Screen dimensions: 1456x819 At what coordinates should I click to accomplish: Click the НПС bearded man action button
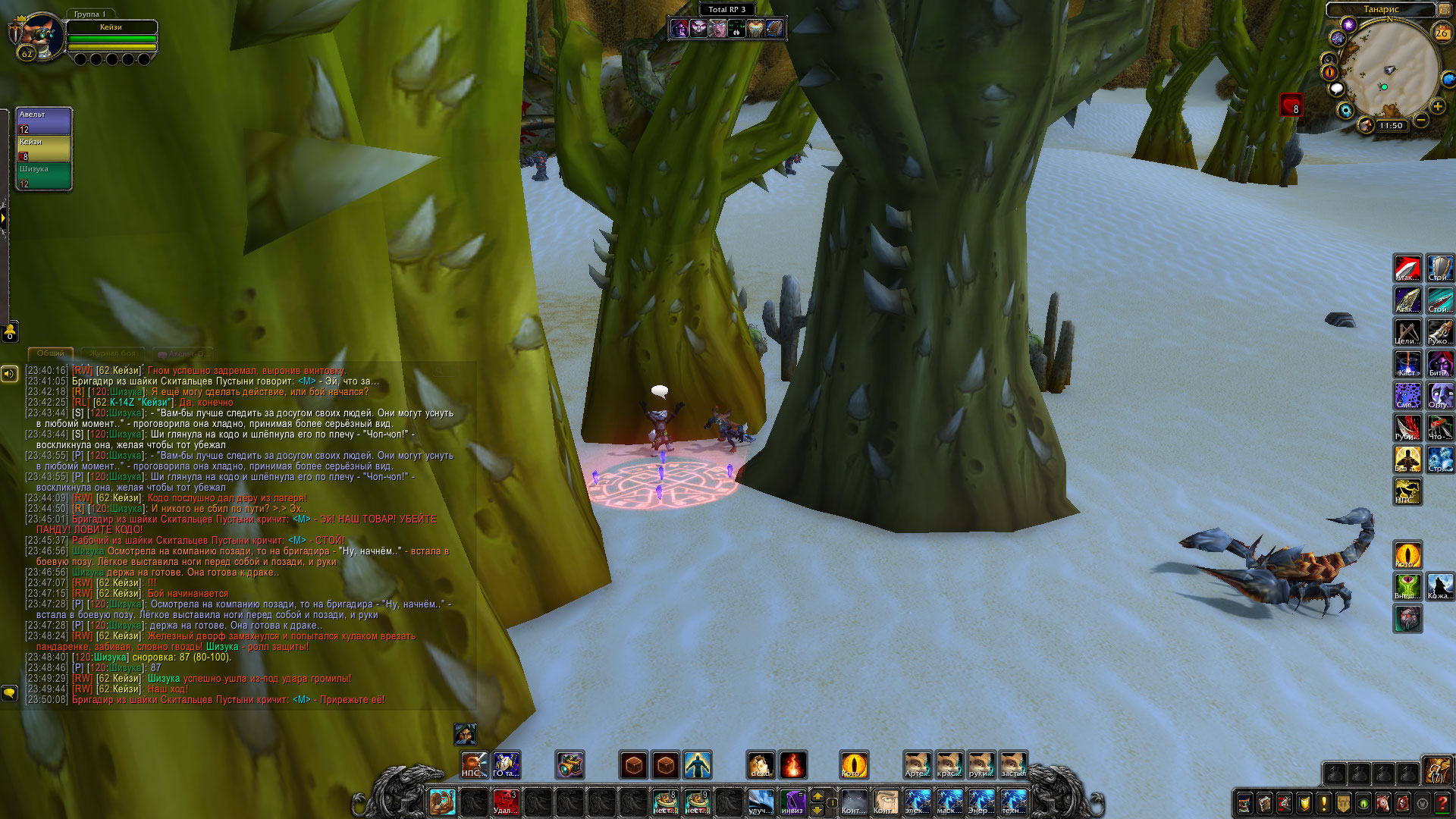tap(474, 765)
